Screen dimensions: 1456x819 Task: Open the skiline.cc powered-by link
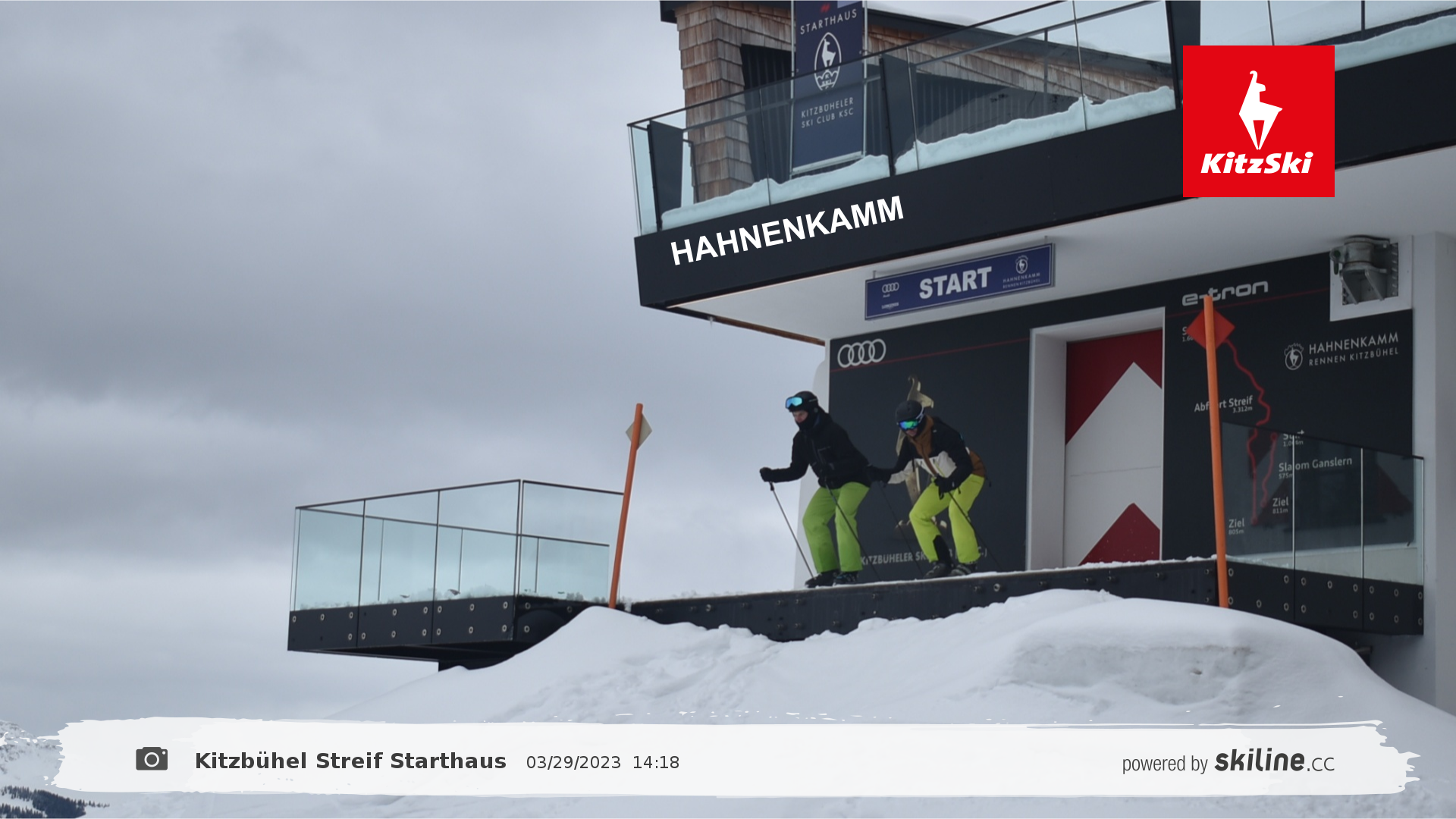[x=1228, y=761]
